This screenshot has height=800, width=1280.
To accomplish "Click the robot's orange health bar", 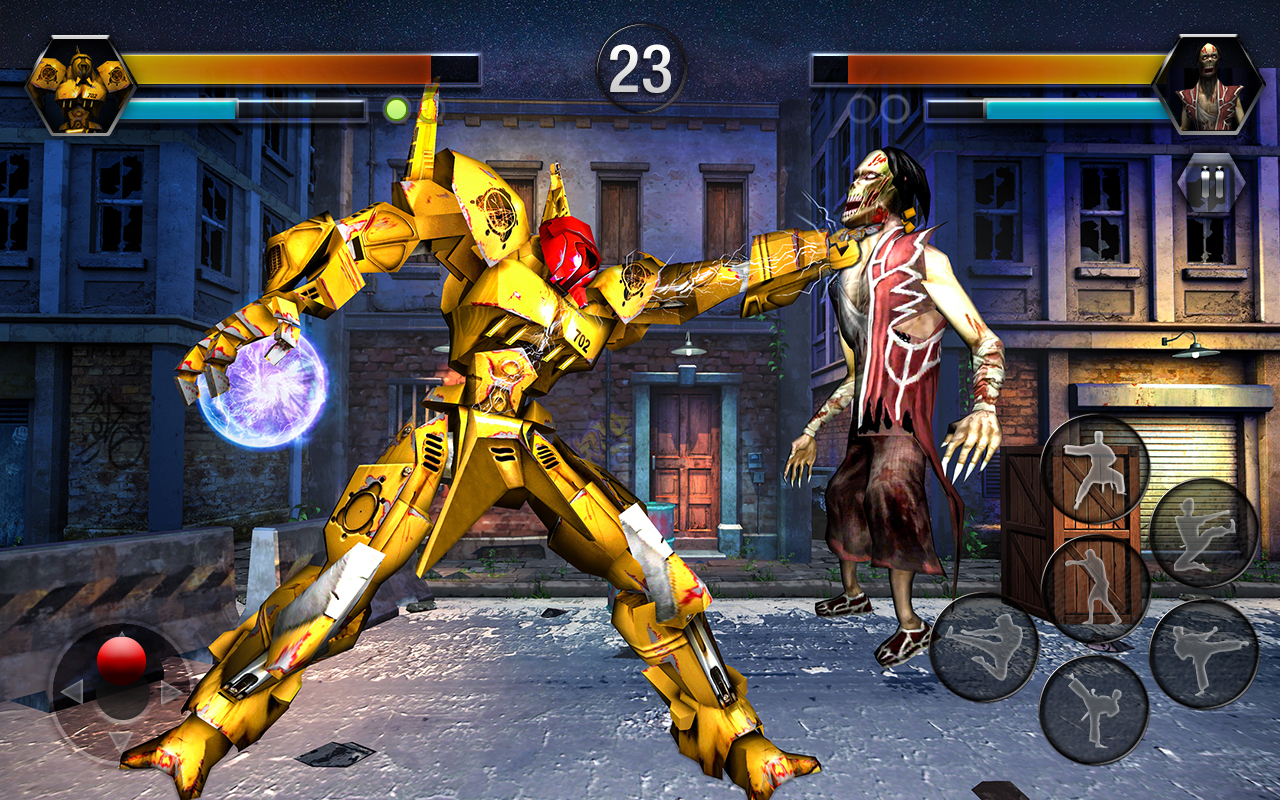I will (x=300, y=70).
